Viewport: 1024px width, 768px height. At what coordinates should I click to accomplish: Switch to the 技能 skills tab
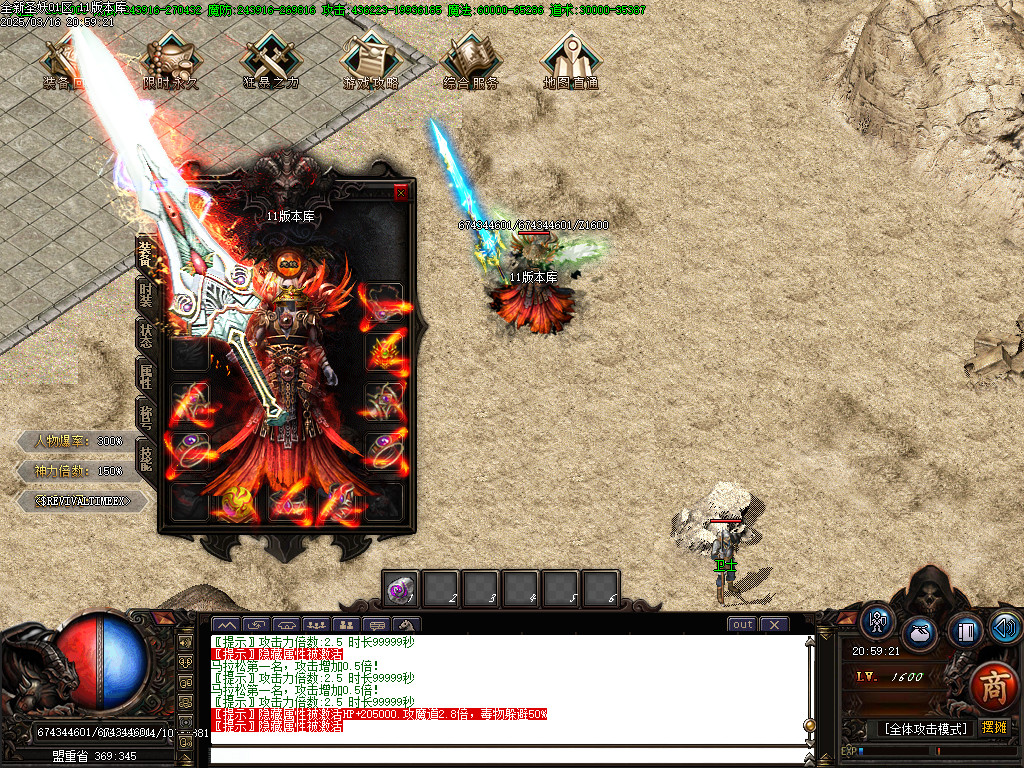click(x=146, y=457)
